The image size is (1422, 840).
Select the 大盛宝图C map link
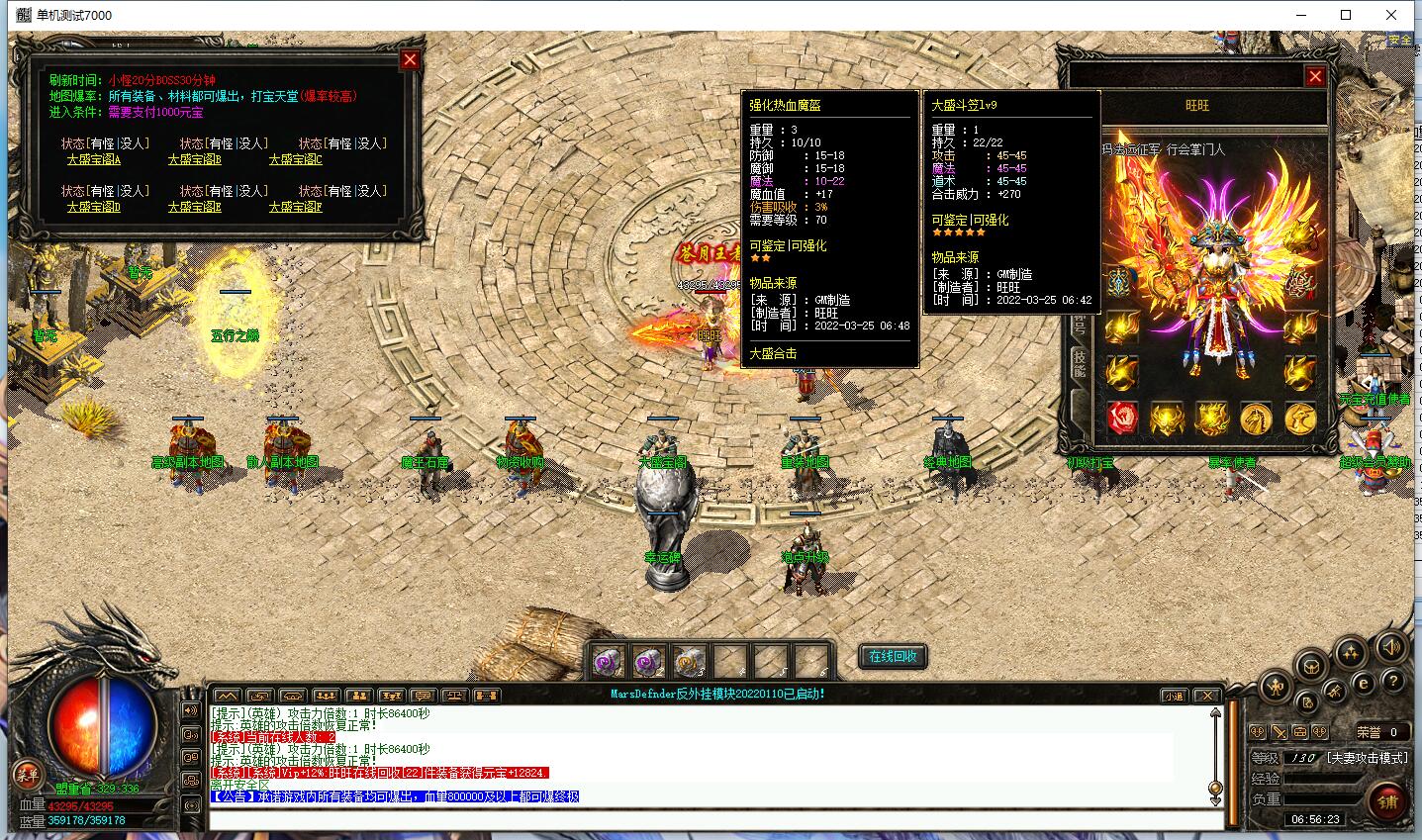coord(295,159)
